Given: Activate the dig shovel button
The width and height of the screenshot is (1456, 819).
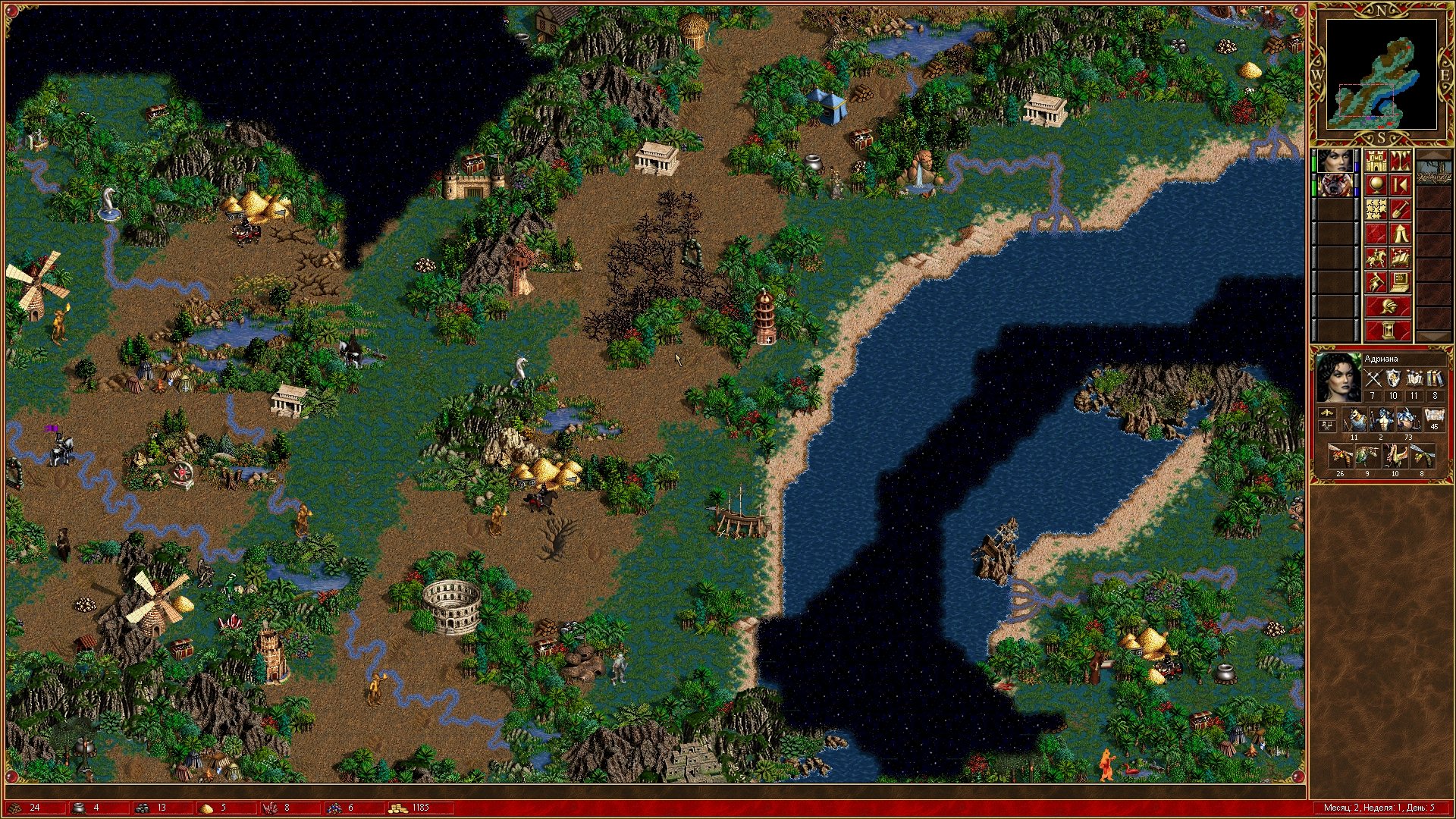Looking at the screenshot, I should (1401, 209).
